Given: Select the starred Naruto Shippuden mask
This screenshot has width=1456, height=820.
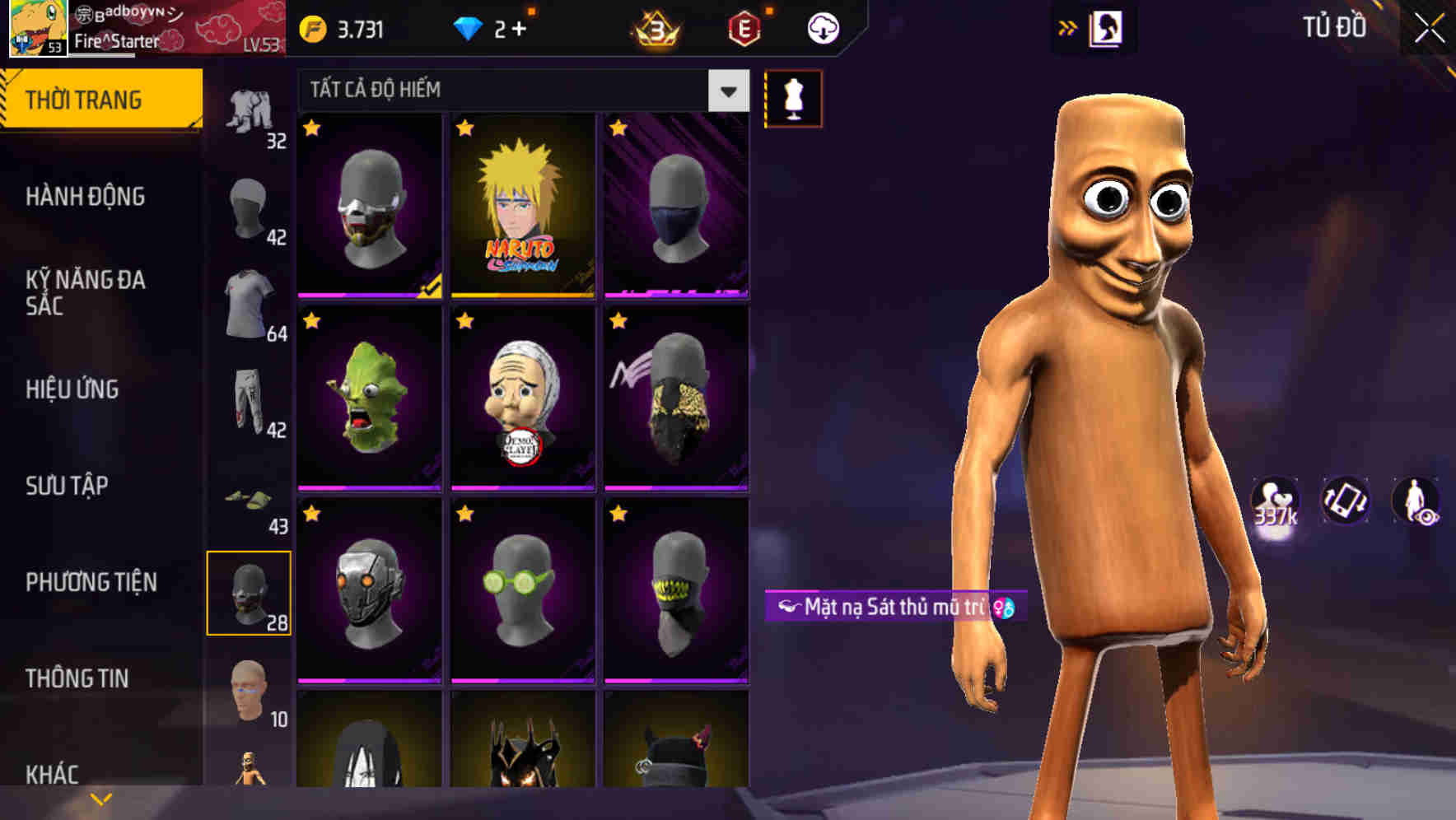Looking at the screenshot, I should pyautogui.click(x=521, y=208).
